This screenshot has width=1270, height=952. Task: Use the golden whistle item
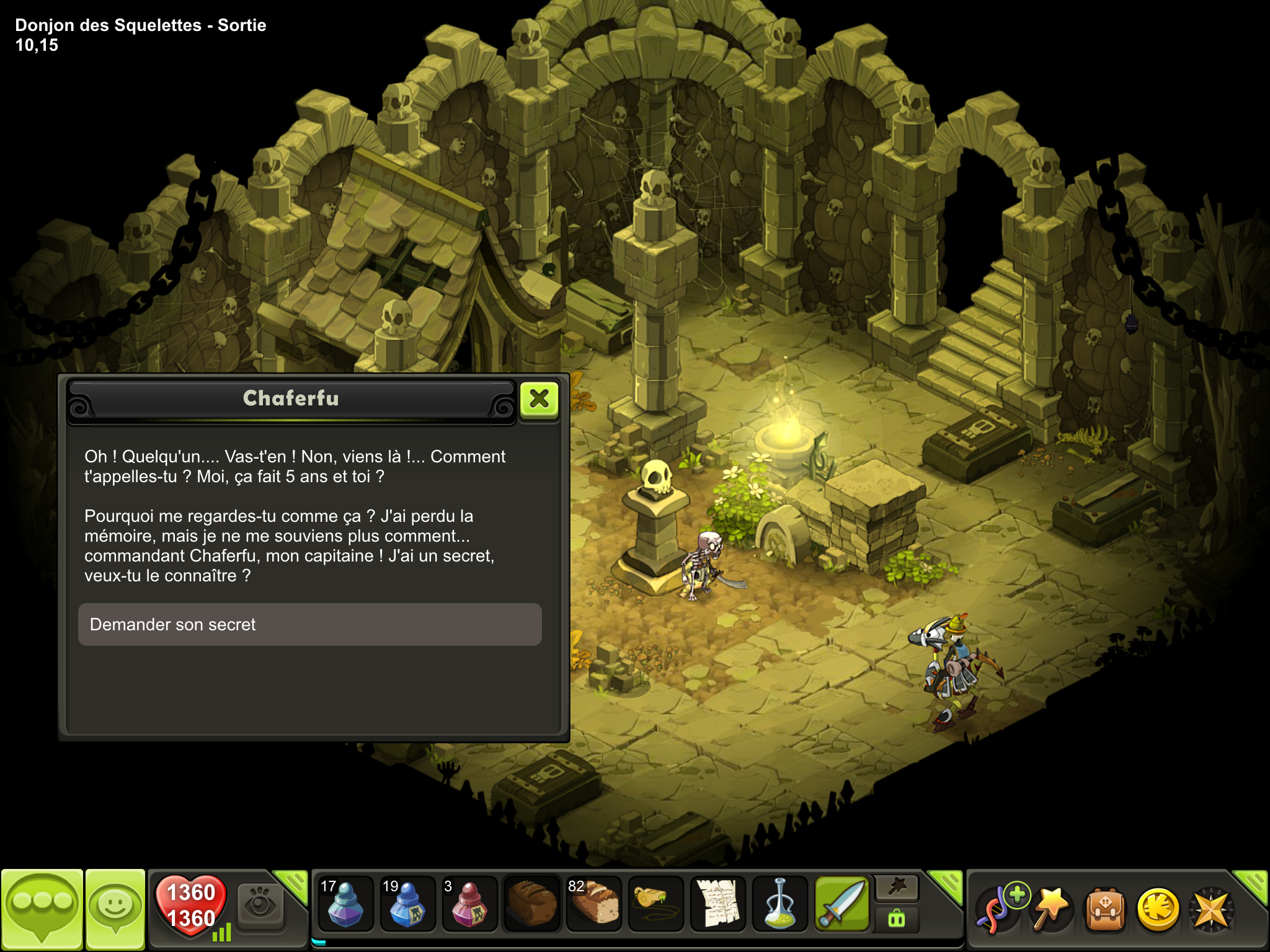click(655, 904)
